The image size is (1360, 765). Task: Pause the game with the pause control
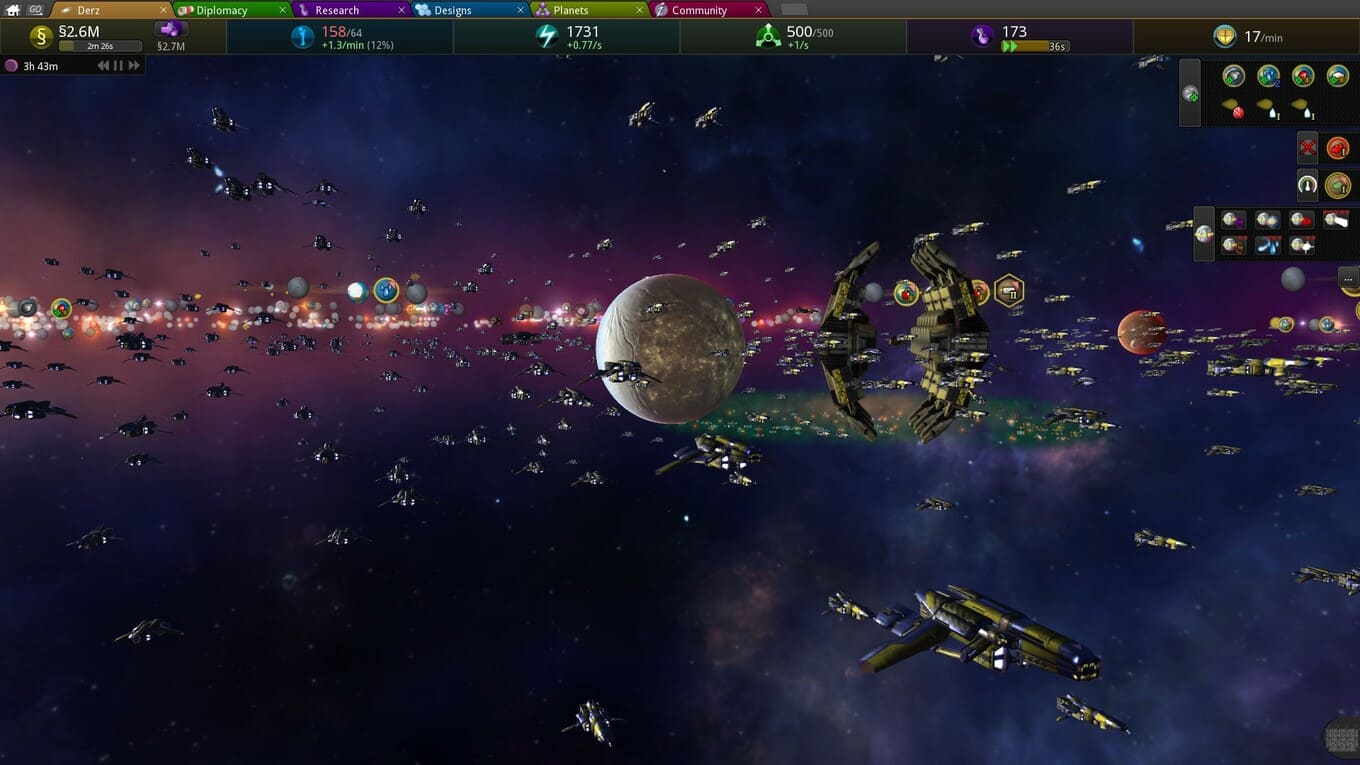118,66
